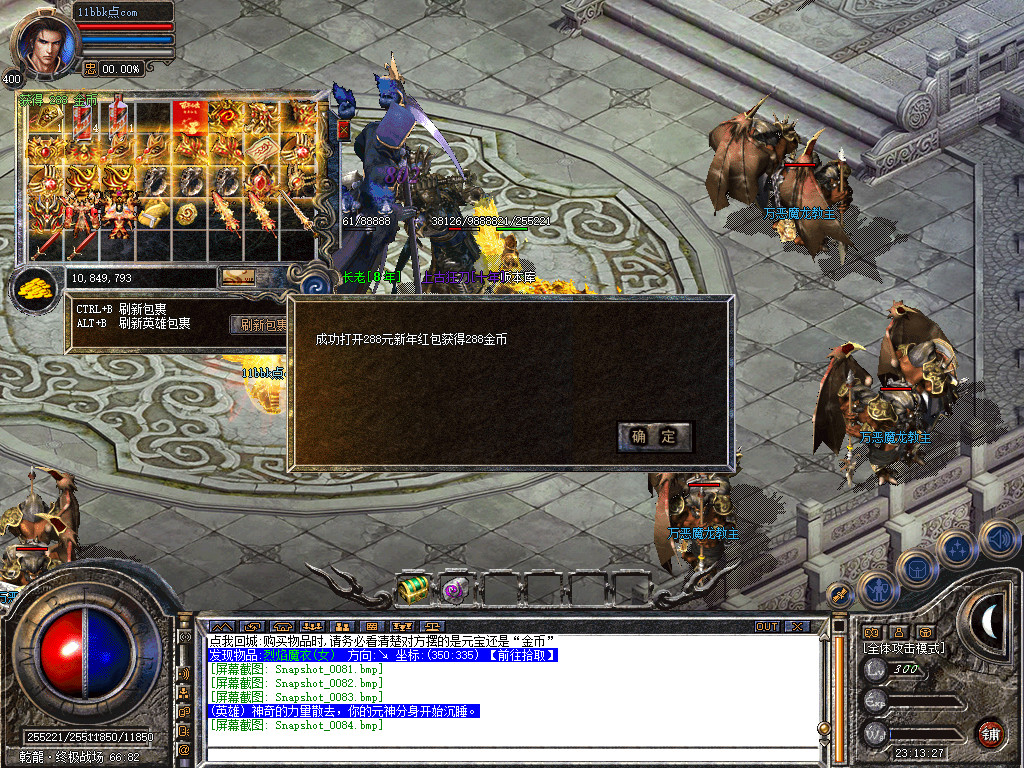Image resolution: width=1024 pixels, height=768 pixels.
Task: Click the VIP card button under bag
Action: click(237, 277)
